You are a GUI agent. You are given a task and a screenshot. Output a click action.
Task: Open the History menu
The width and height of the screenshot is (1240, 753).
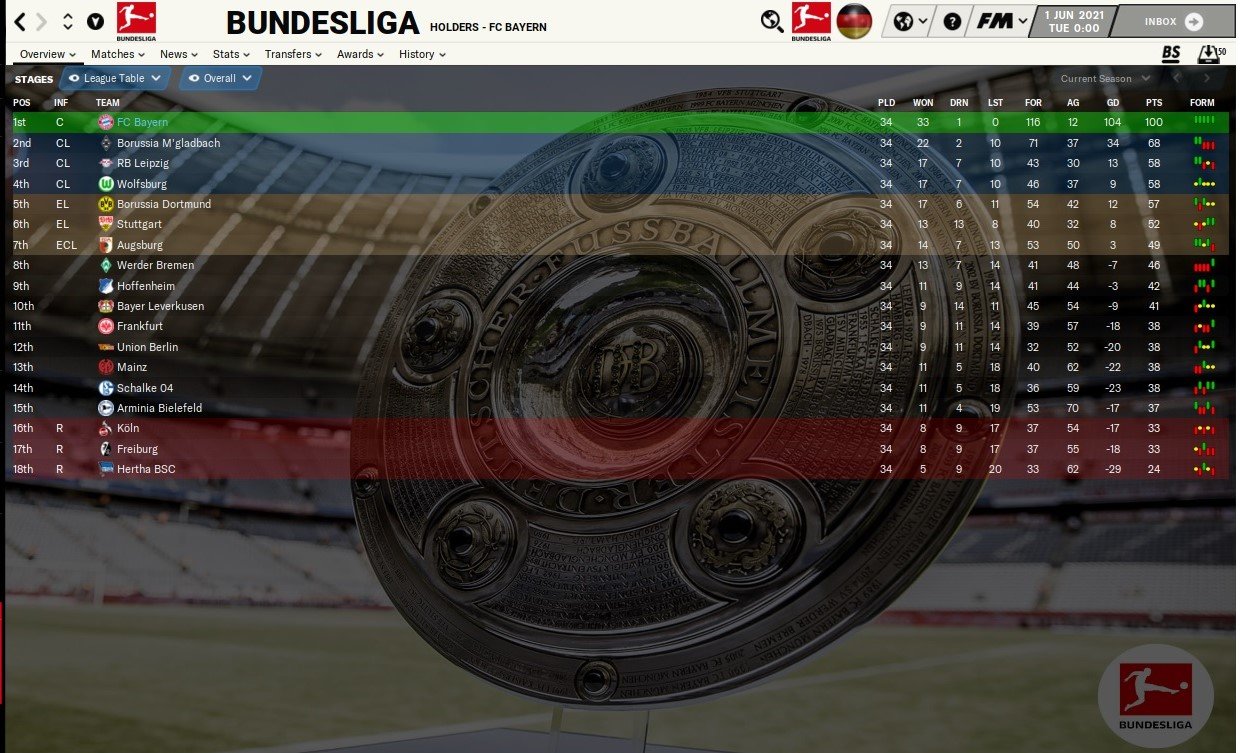point(421,54)
